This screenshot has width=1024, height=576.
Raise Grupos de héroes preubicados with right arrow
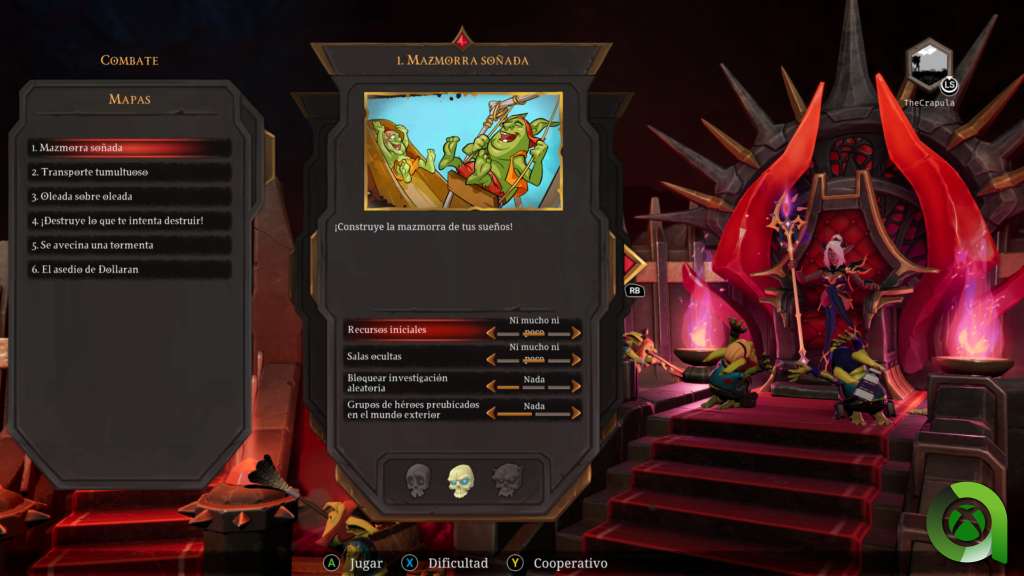[577, 411]
